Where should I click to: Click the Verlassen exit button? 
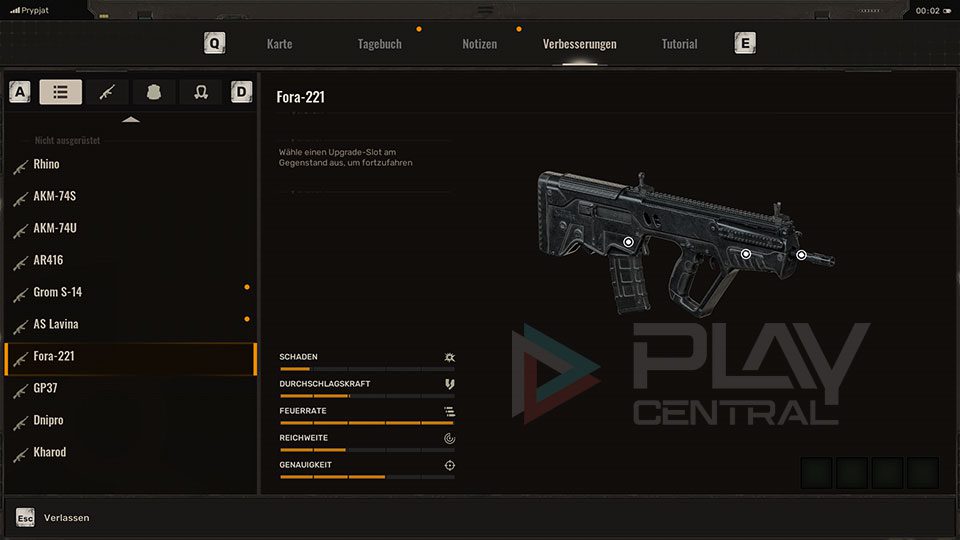[x=66, y=517]
